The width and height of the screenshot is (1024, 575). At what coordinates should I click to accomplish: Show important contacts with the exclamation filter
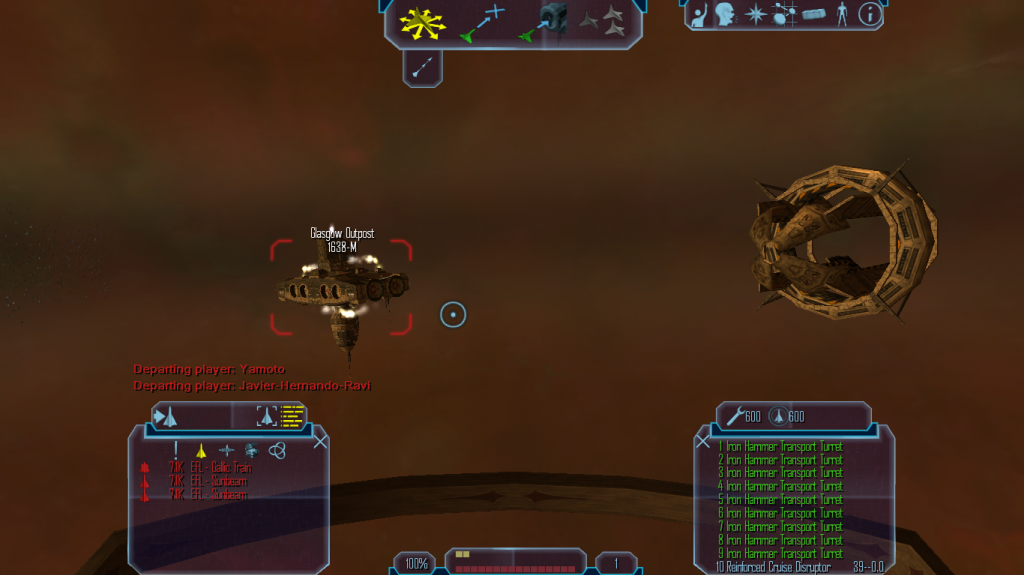176,450
